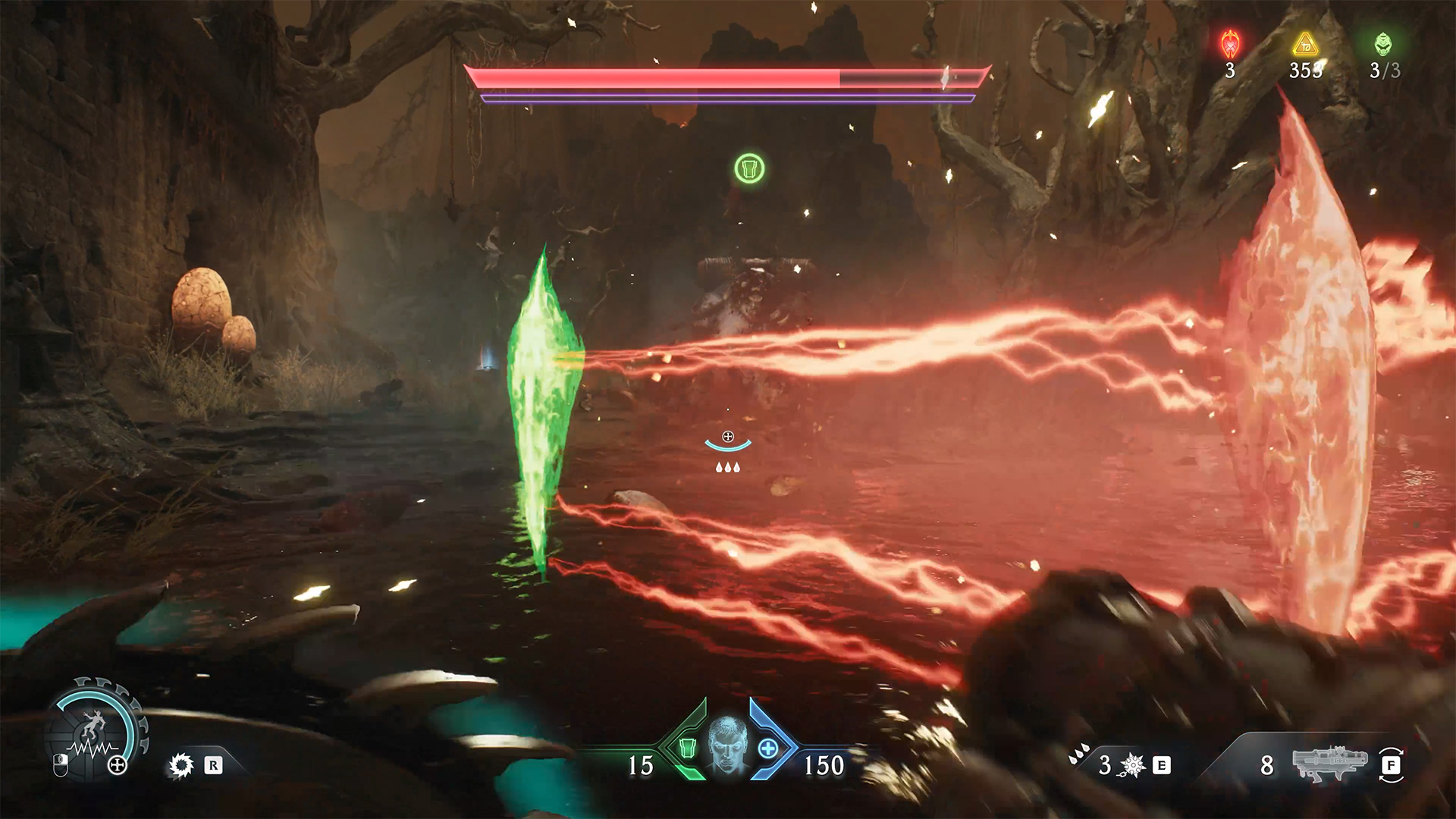Trigger the shield saw throw icon

tap(181, 765)
